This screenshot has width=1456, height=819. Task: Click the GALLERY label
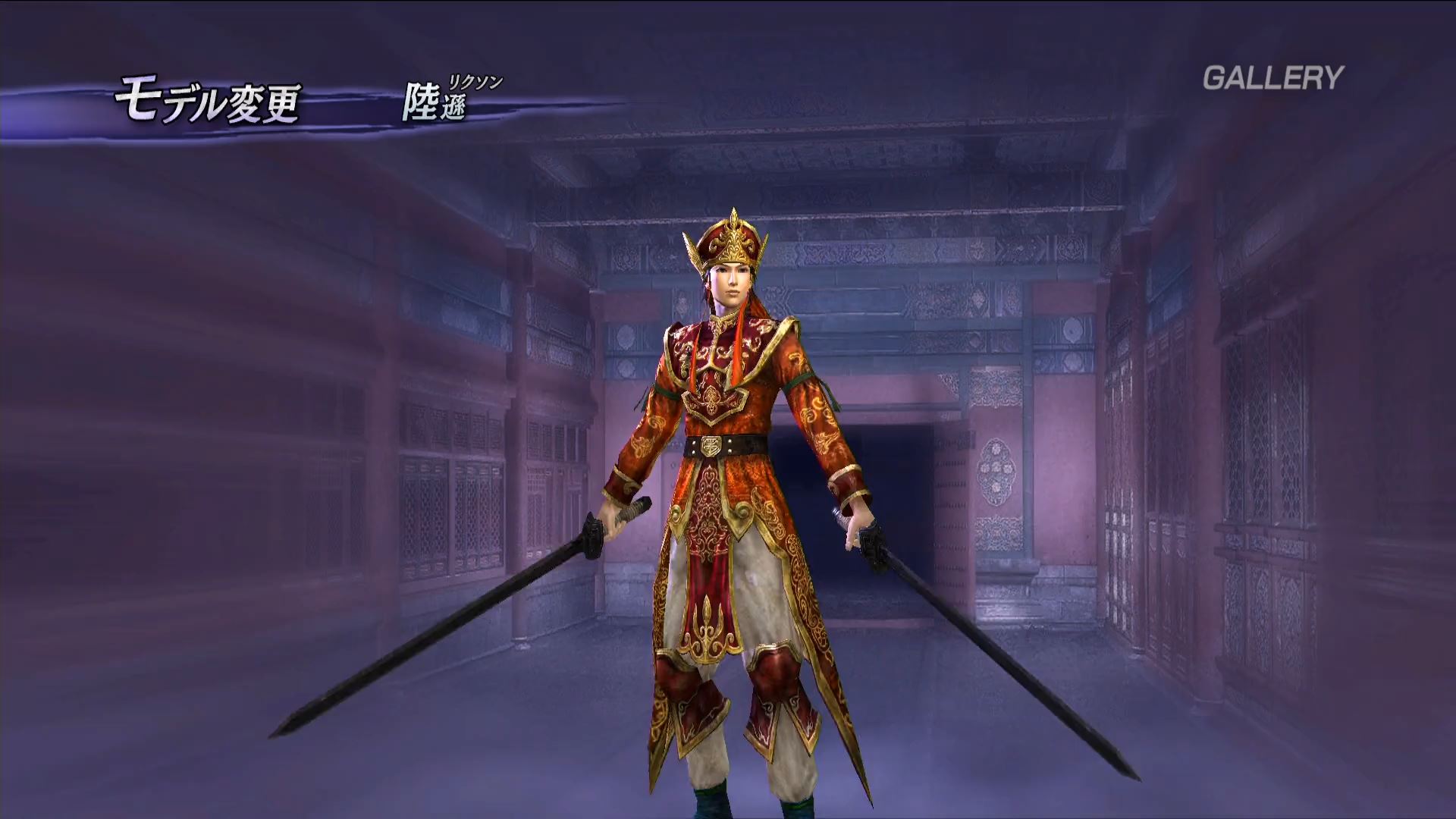point(1272,77)
